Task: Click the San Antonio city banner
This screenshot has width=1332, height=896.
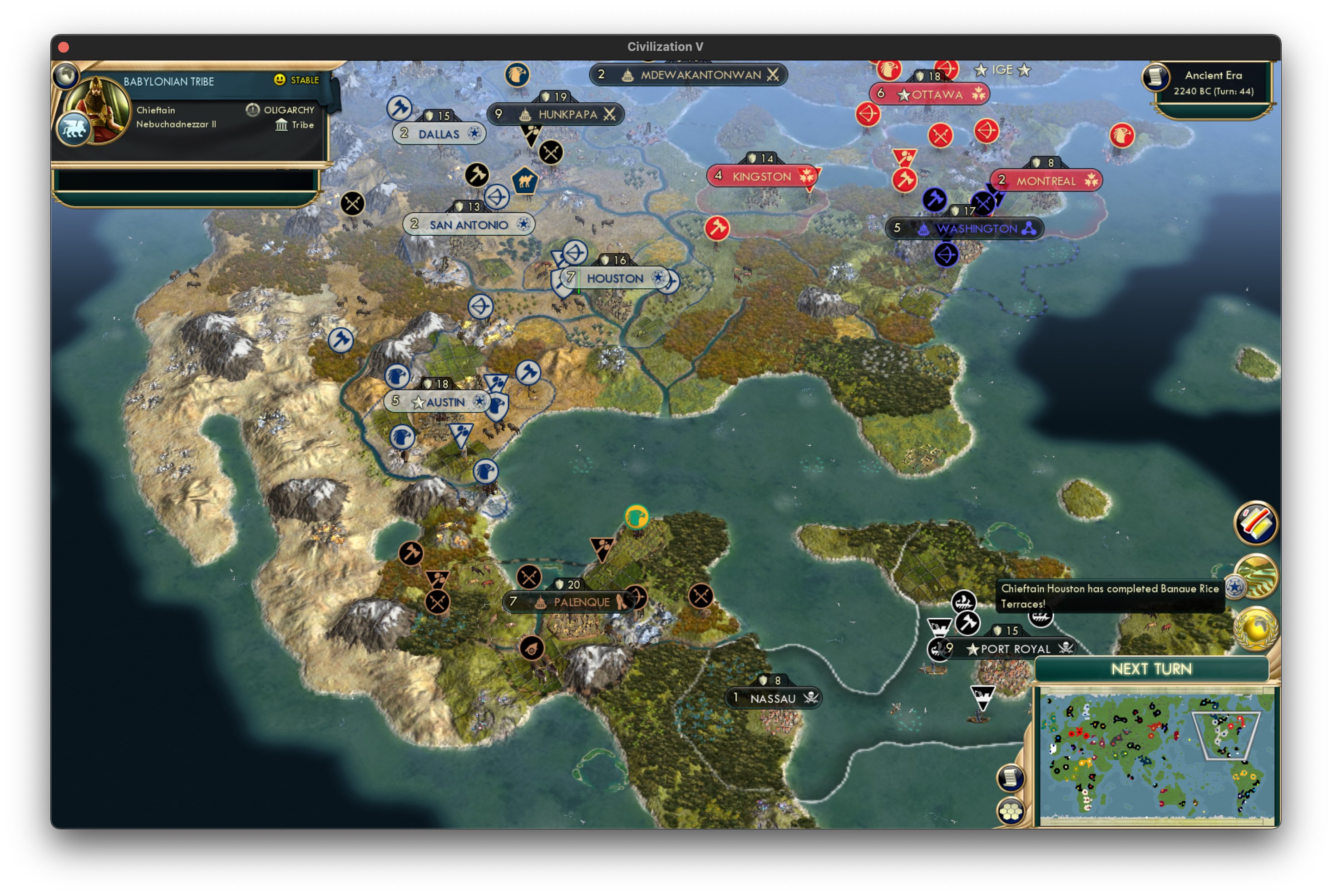Action: (x=469, y=225)
